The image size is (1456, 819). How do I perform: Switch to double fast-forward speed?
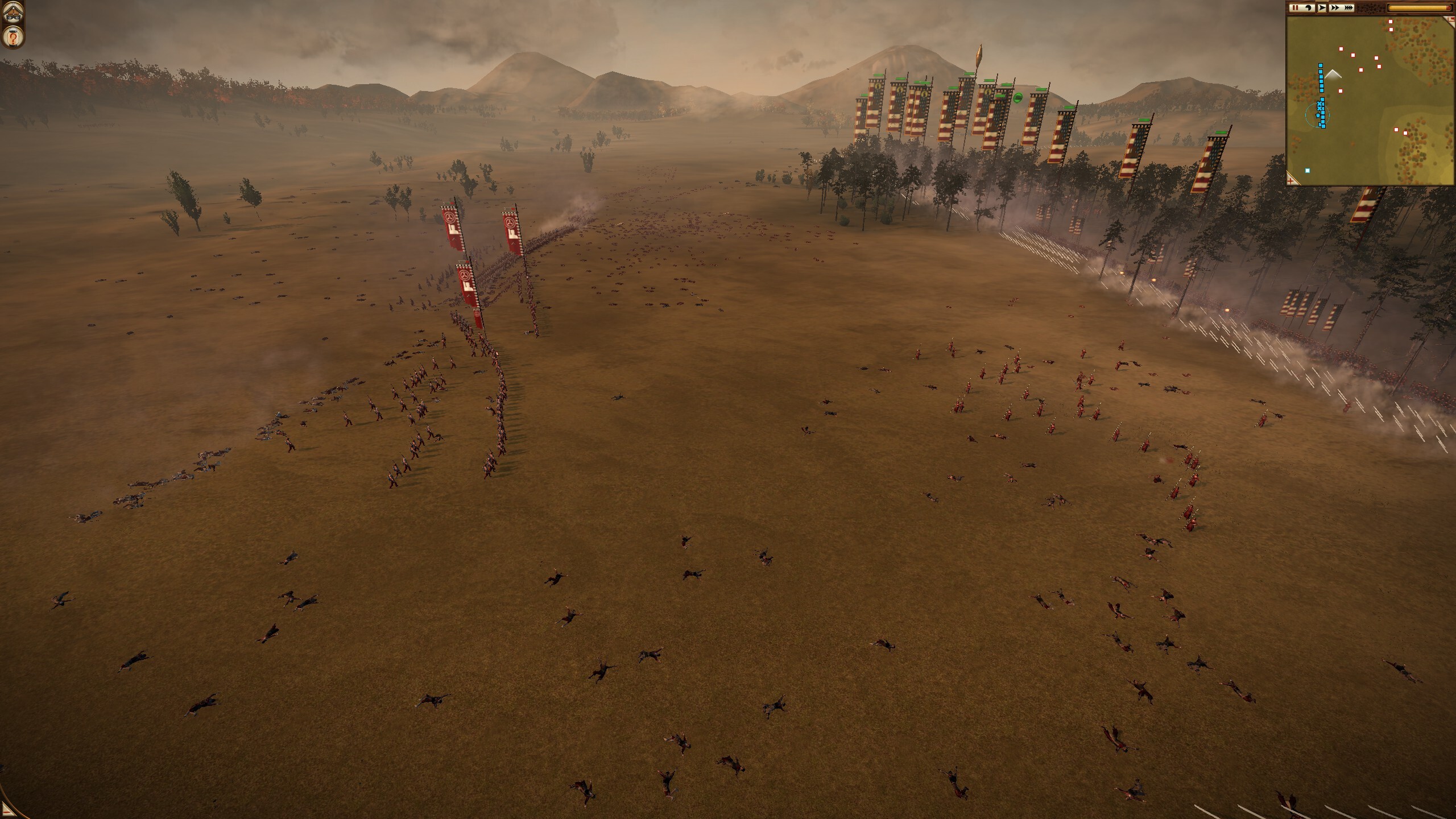pyautogui.click(x=1335, y=8)
